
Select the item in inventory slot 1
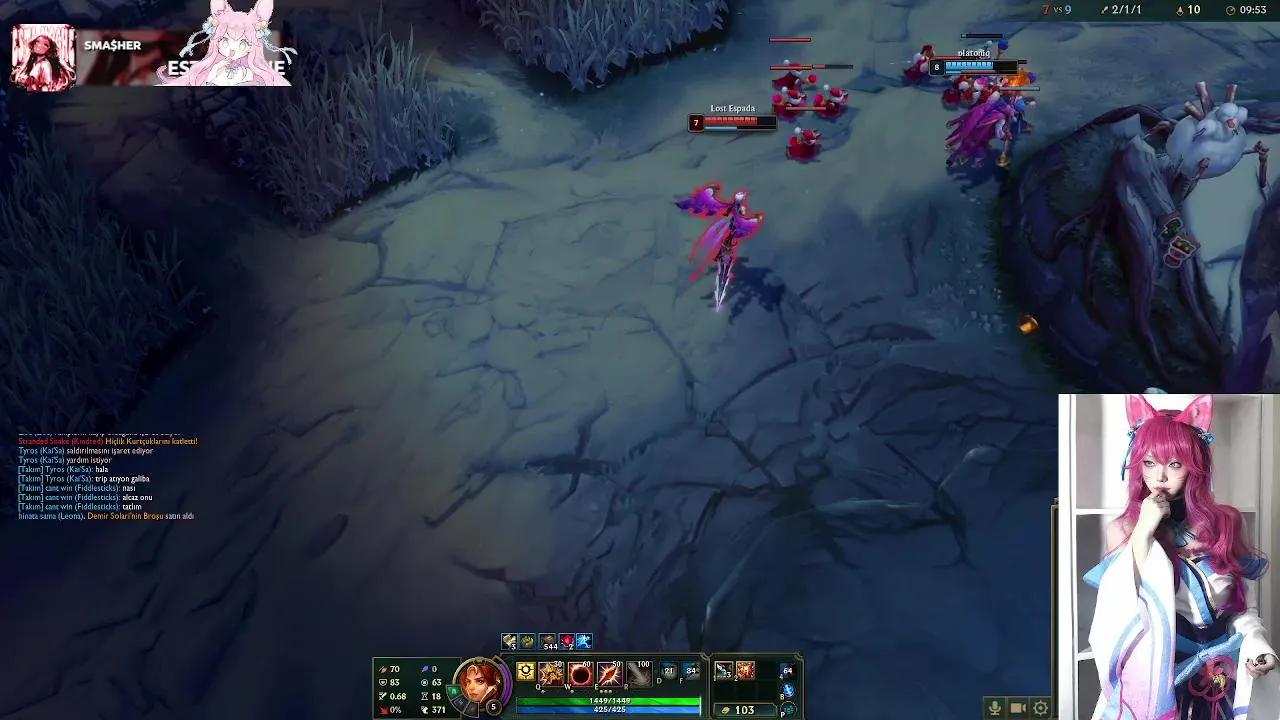(x=723, y=670)
